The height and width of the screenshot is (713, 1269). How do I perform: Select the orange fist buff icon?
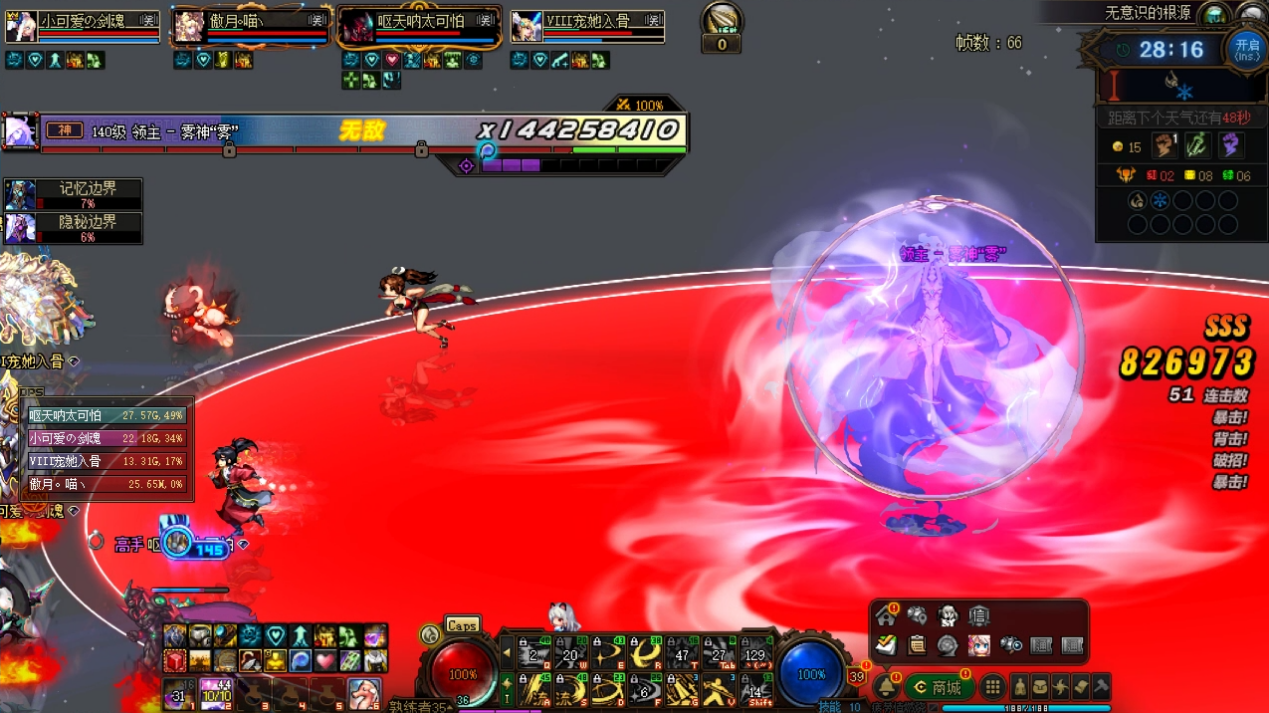(1164, 146)
